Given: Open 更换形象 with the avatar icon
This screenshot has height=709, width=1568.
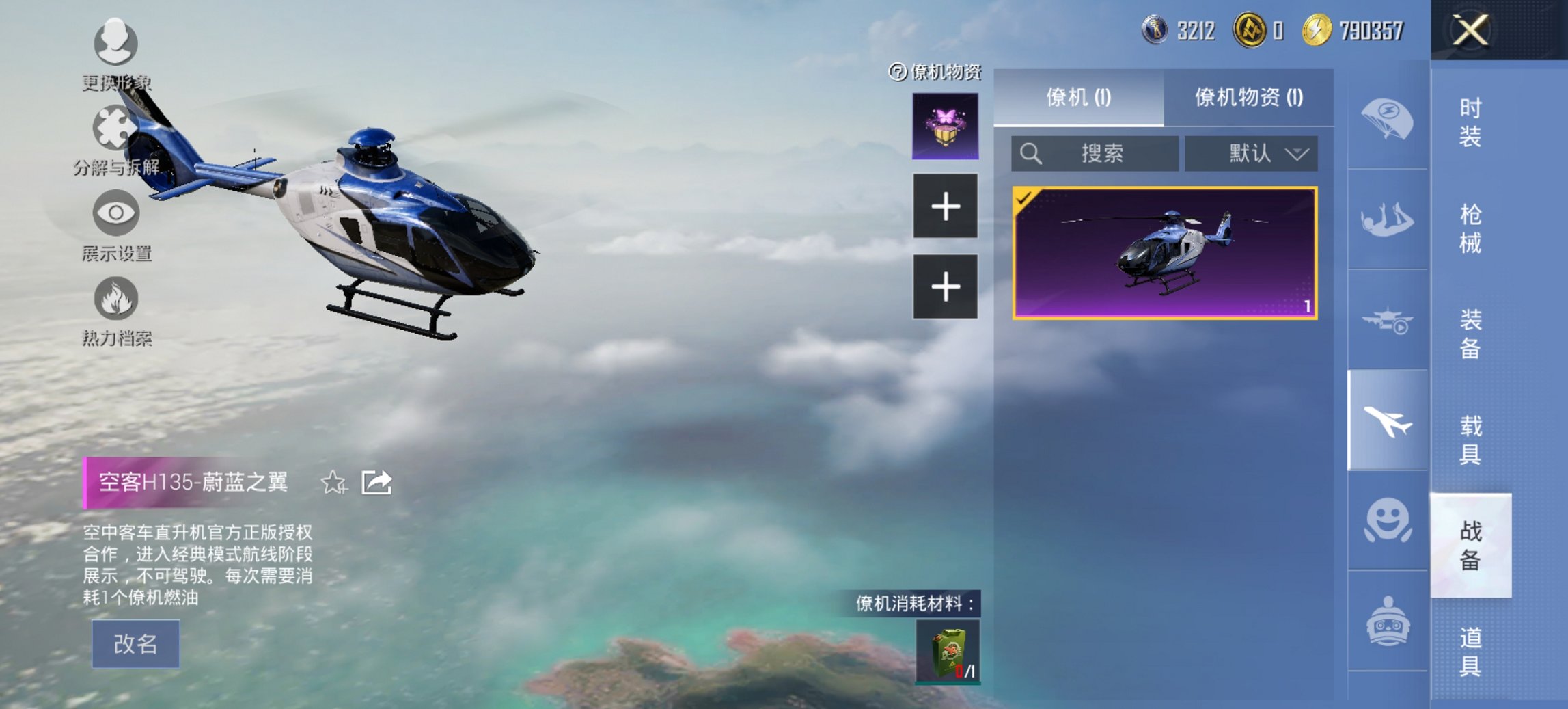Looking at the screenshot, I should click(x=116, y=42).
